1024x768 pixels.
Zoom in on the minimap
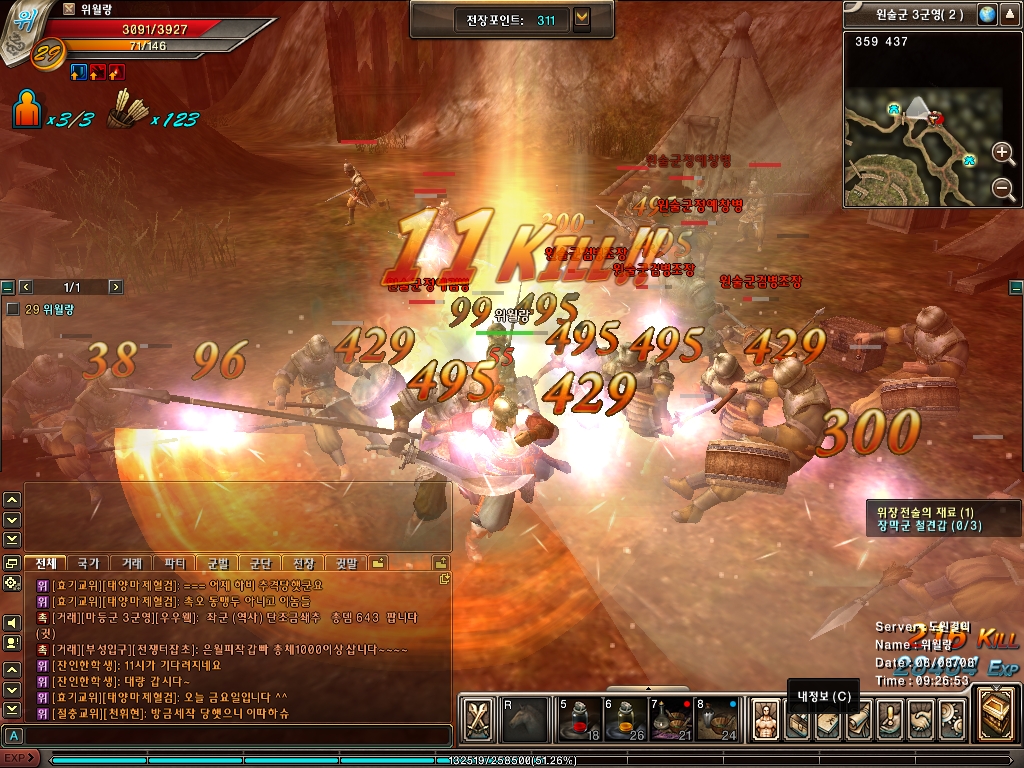pos(1003,153)
